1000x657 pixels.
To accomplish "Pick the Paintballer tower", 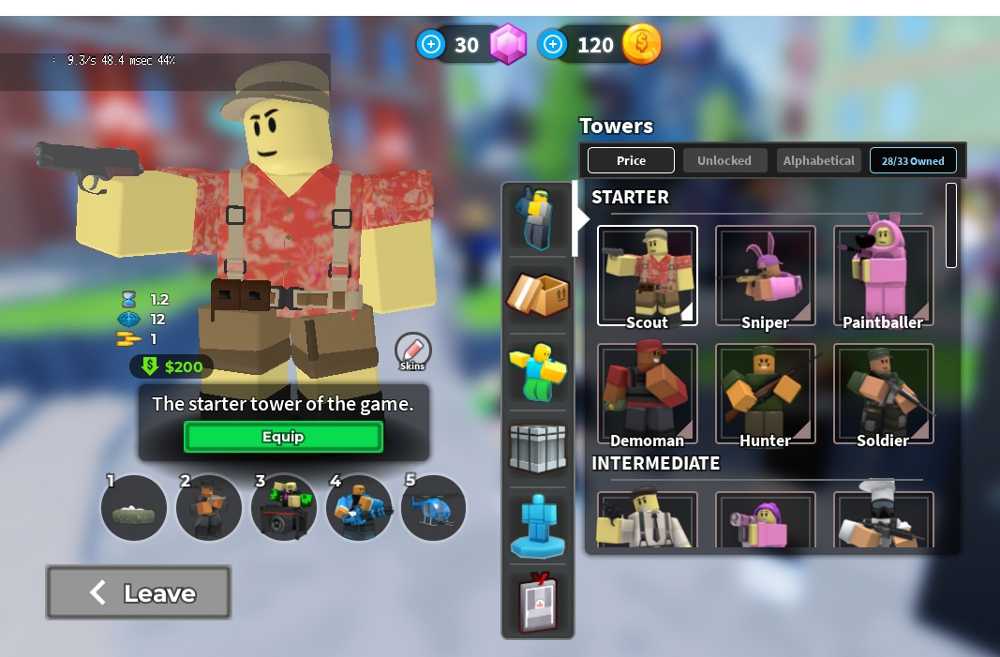I will (883, 276).
